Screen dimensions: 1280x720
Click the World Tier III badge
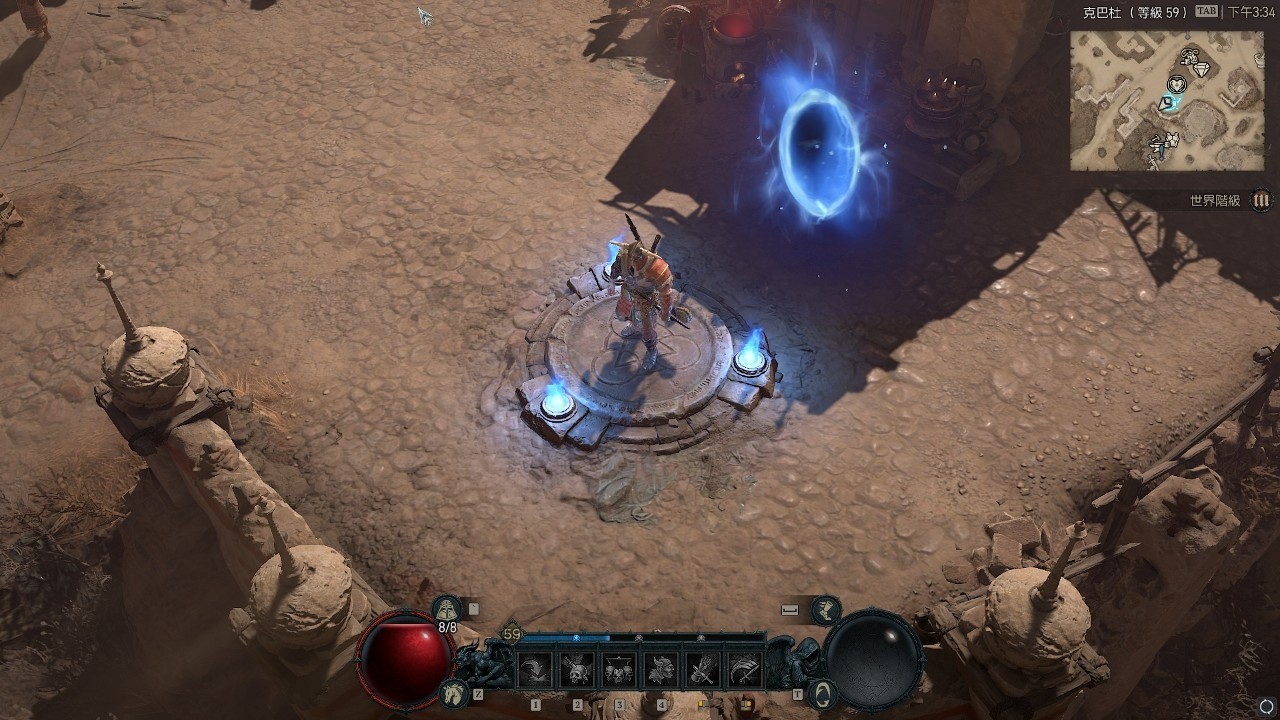(x=1261, y=200)
